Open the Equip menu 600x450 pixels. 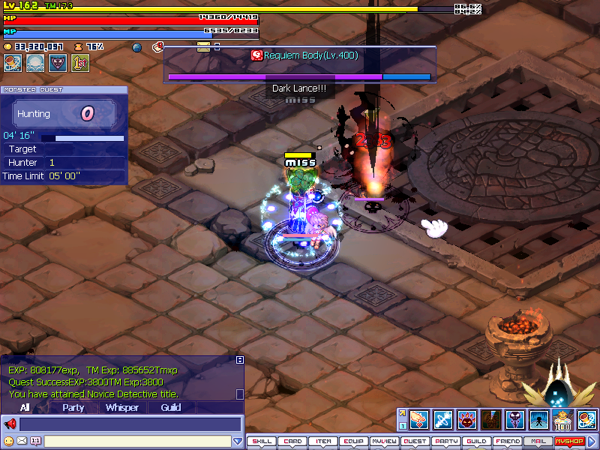(354, 440)
